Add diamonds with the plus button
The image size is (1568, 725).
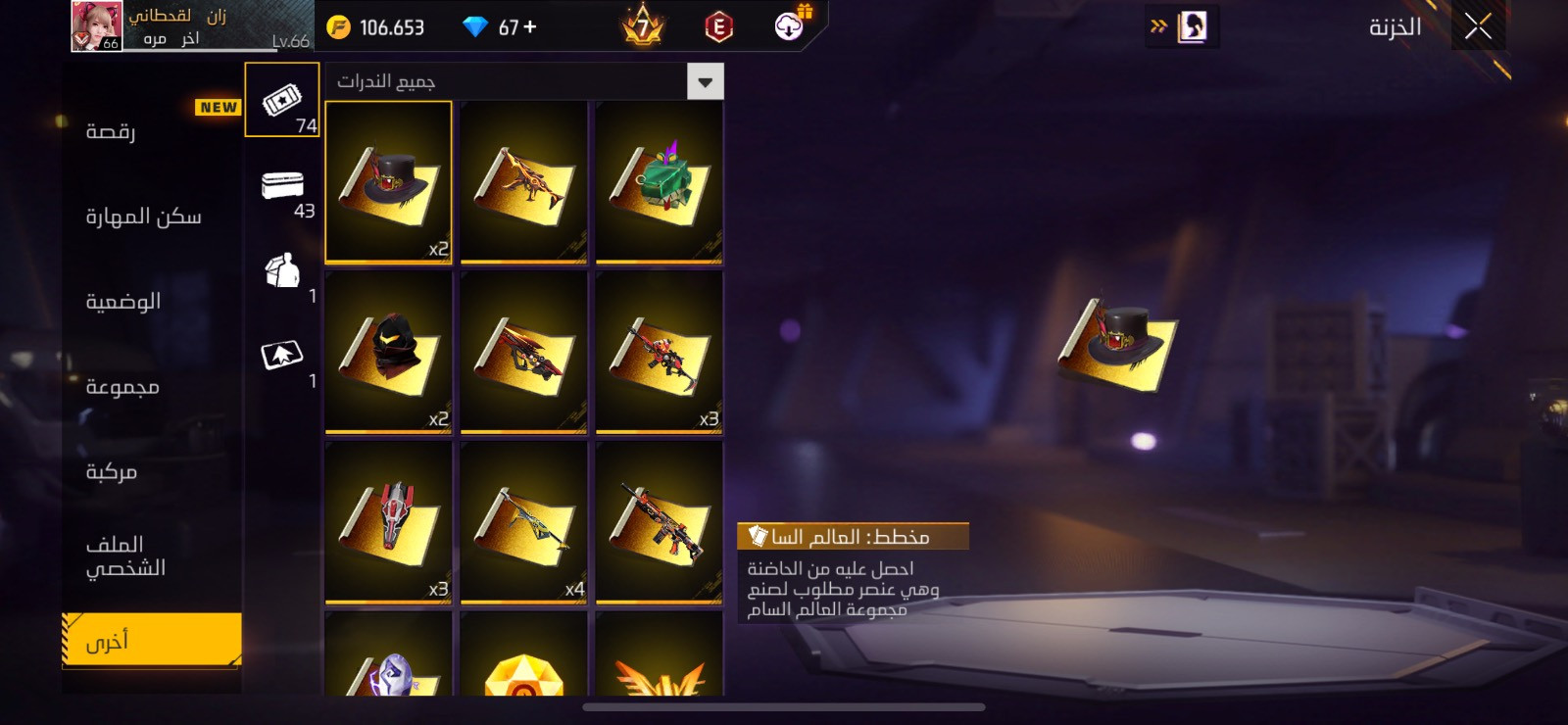530,27
